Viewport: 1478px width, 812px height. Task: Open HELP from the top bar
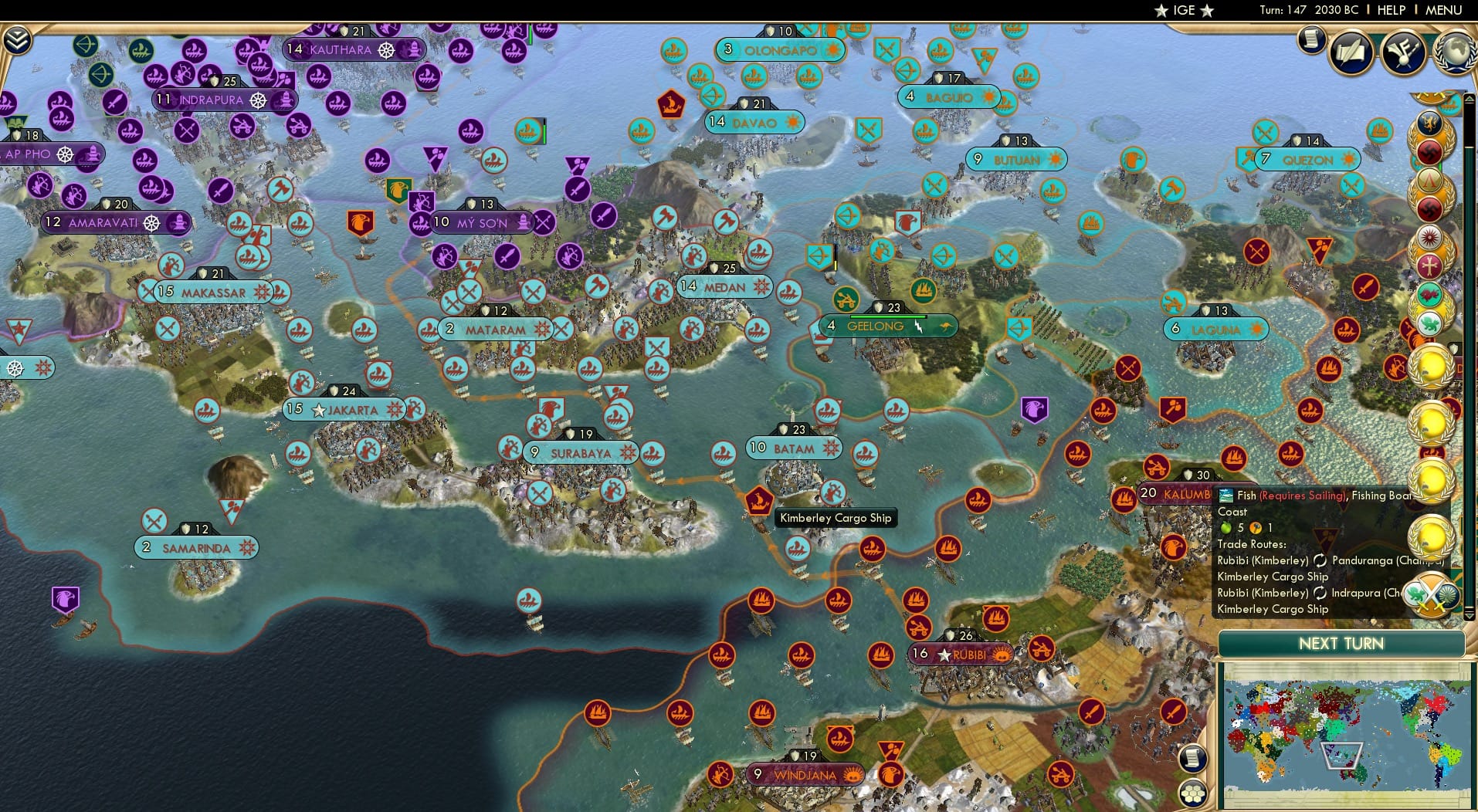[x=1391, y=10]
